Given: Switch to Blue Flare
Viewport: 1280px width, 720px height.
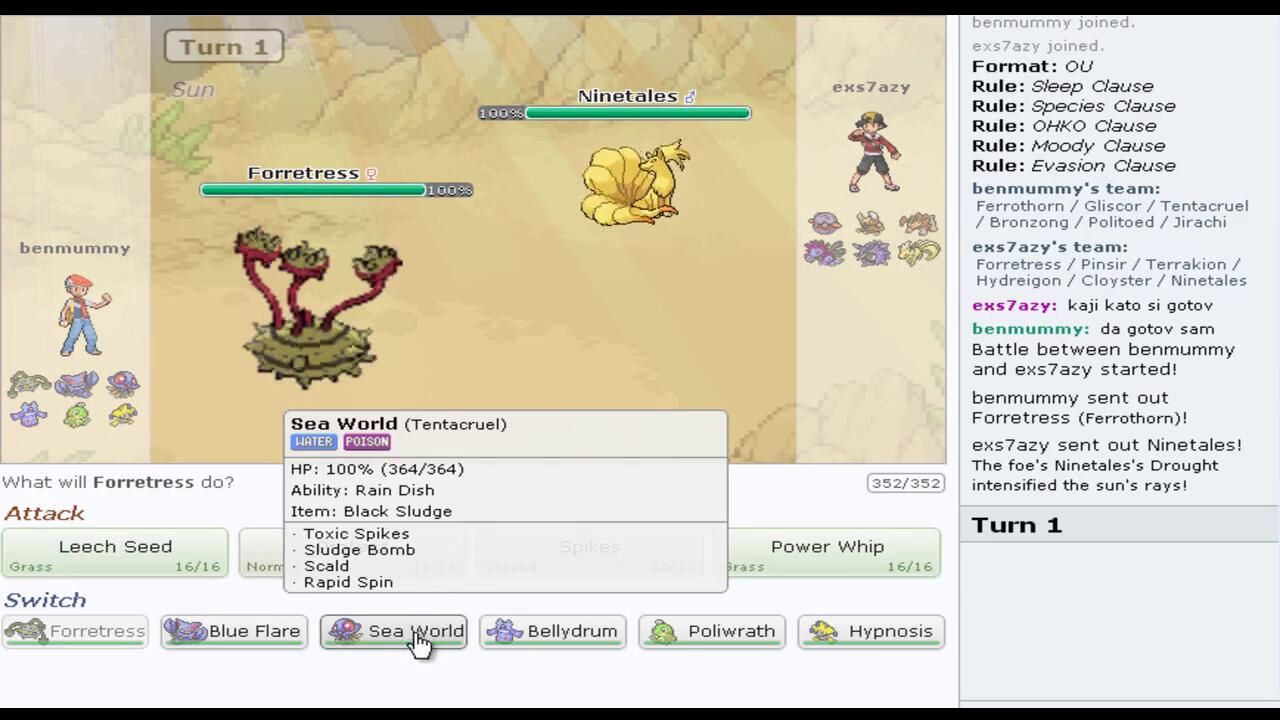Looking at the screenshot, I should pyautogui.click(x=234, y=632).
